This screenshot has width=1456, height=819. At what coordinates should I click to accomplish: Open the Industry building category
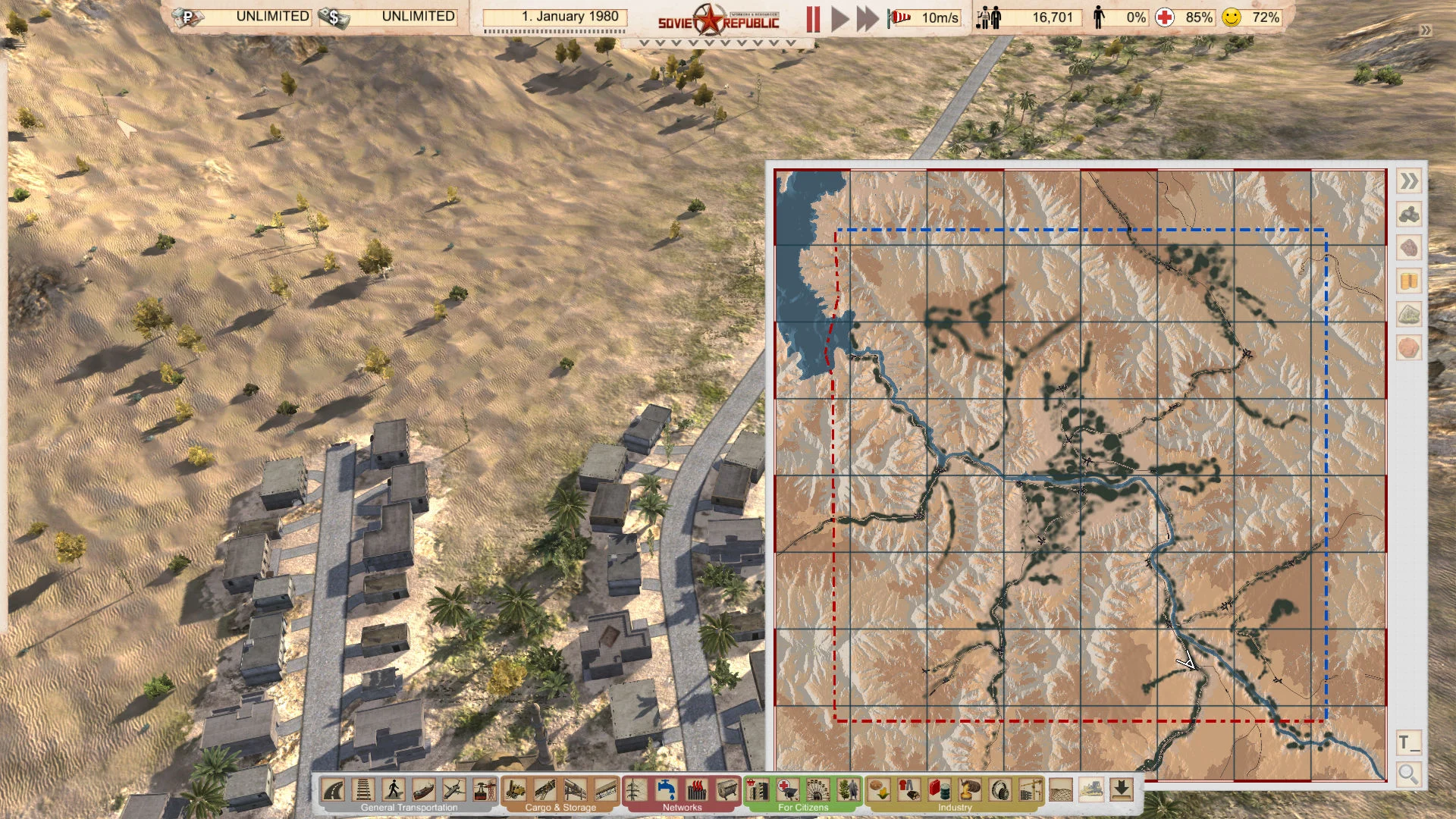pyautogui.click(x=957, y=808)
